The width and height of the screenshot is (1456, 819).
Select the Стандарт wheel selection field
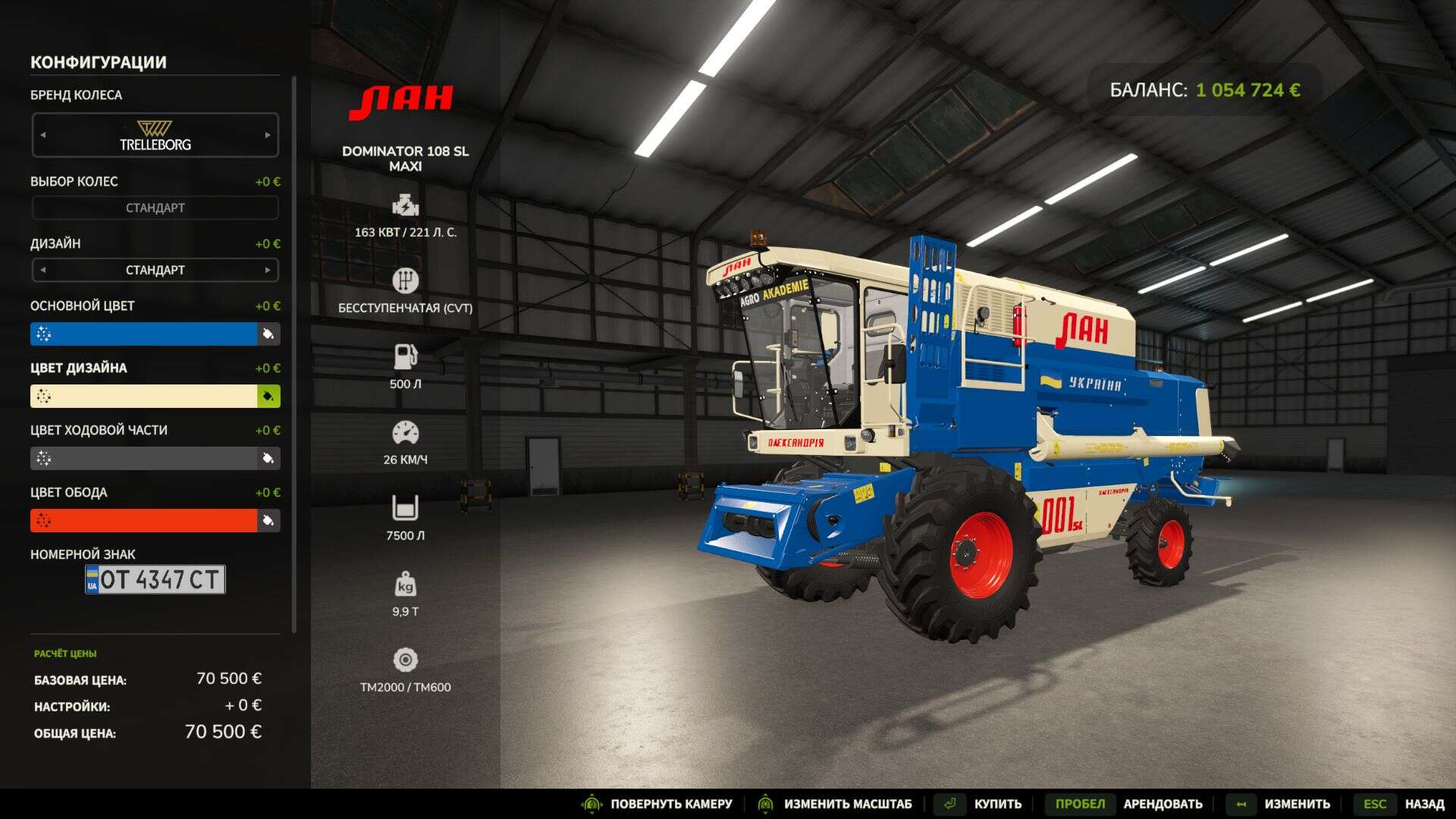(155, 208)
